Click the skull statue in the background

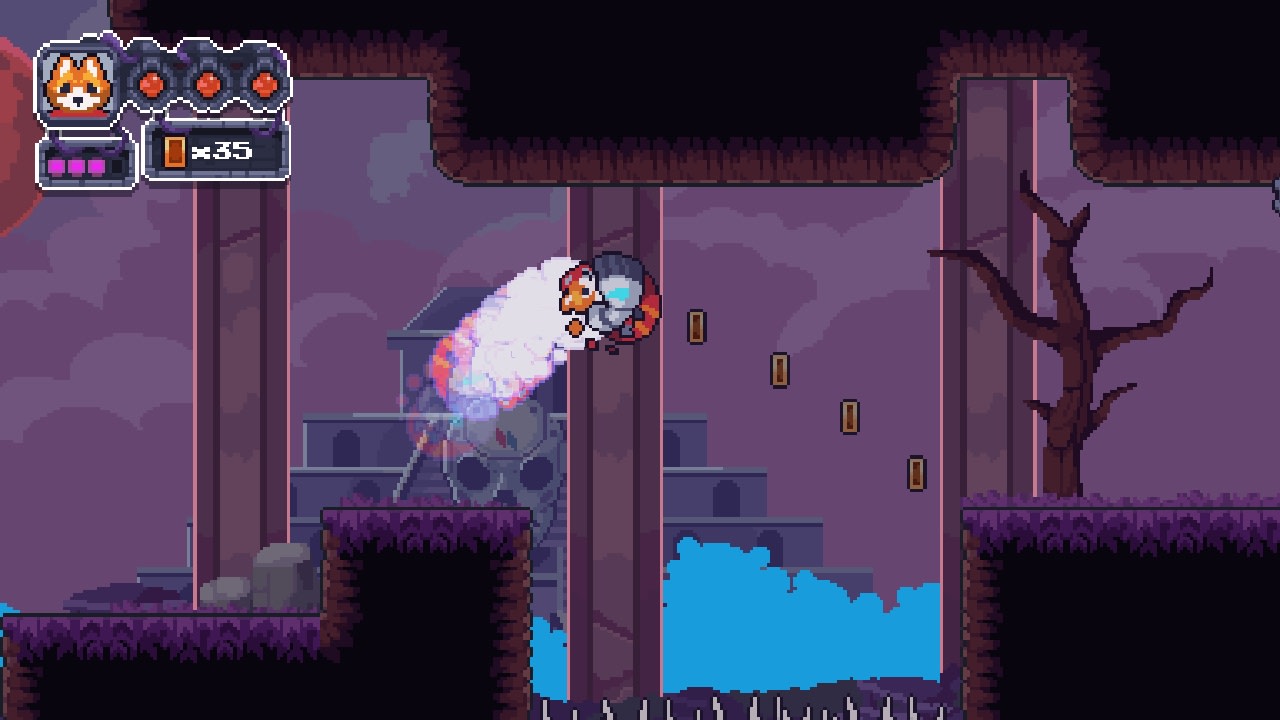pyautogui.click(x=505, y=465)
